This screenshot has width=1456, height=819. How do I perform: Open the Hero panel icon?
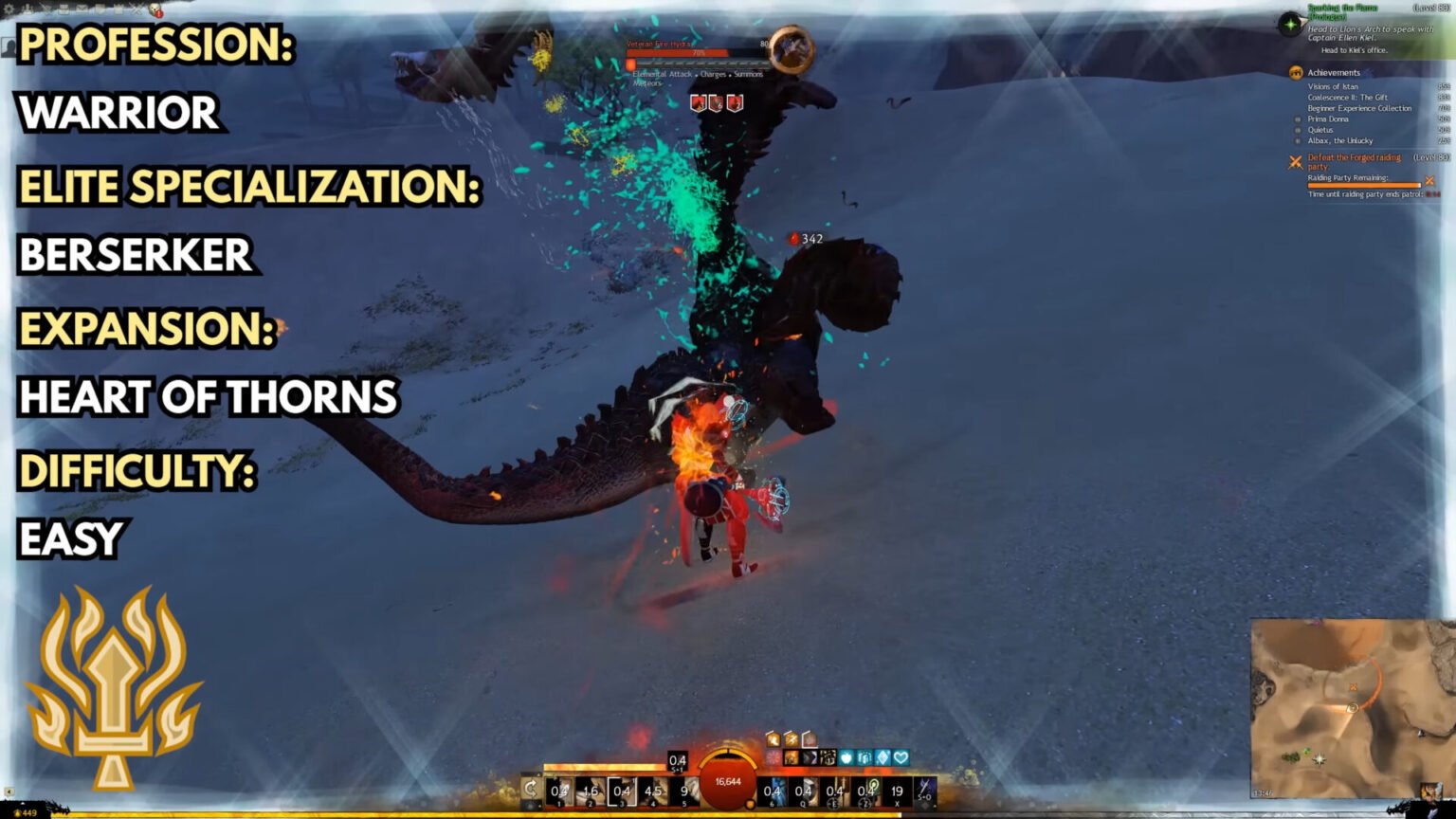pyautogui.click(x=27, y=9)
